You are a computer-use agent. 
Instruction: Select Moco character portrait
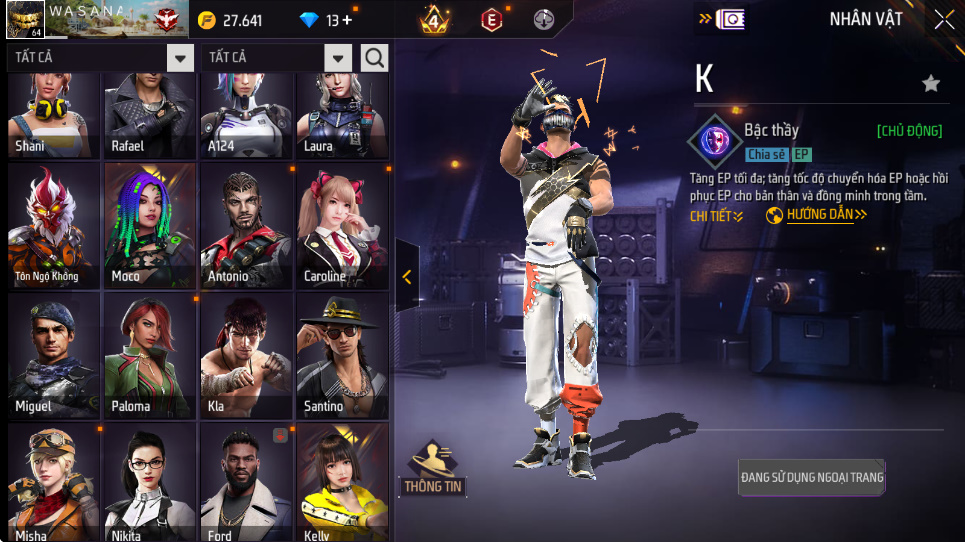tap(149, 224)
